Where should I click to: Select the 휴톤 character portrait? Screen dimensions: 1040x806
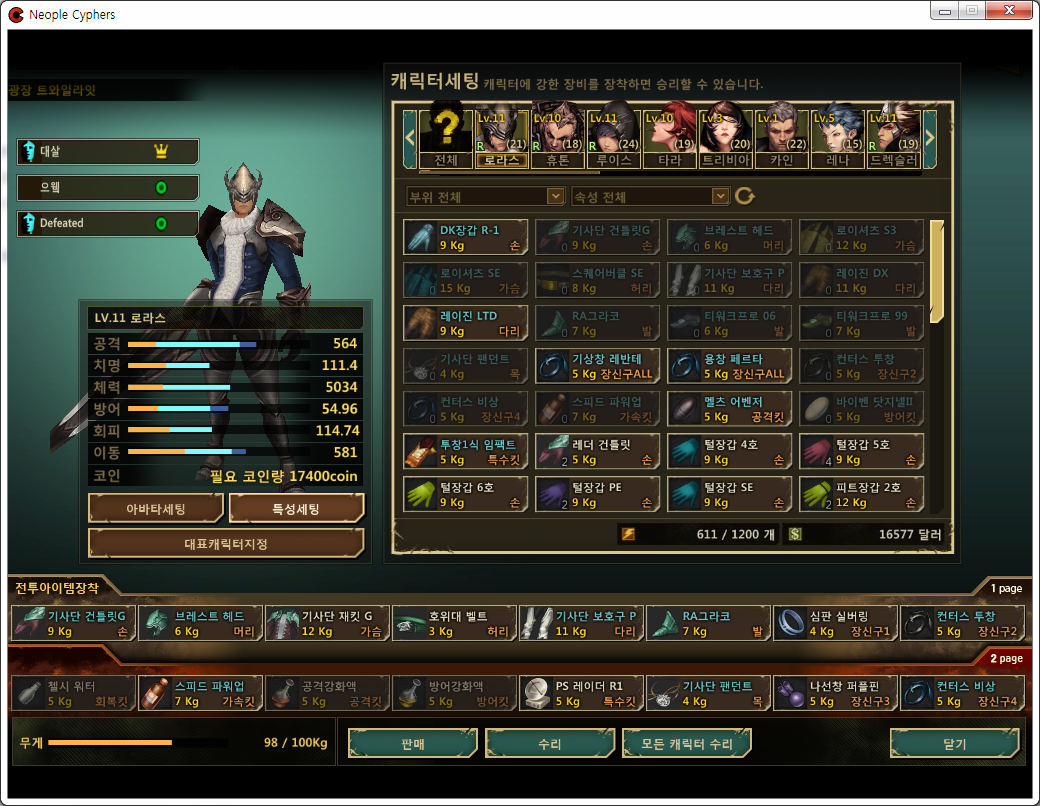[x=558, y=135]
